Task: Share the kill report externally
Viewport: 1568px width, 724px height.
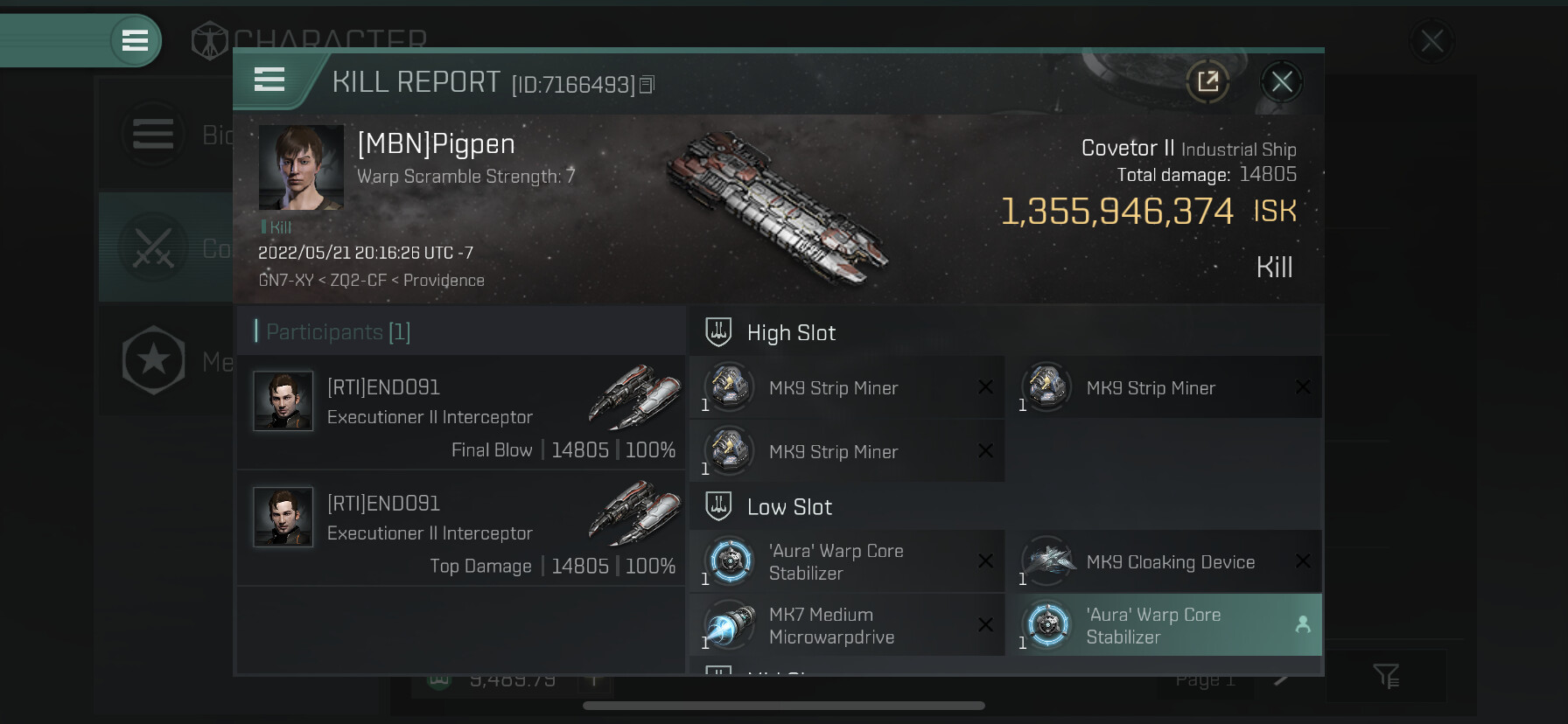Action: (x=1207, y=82)
